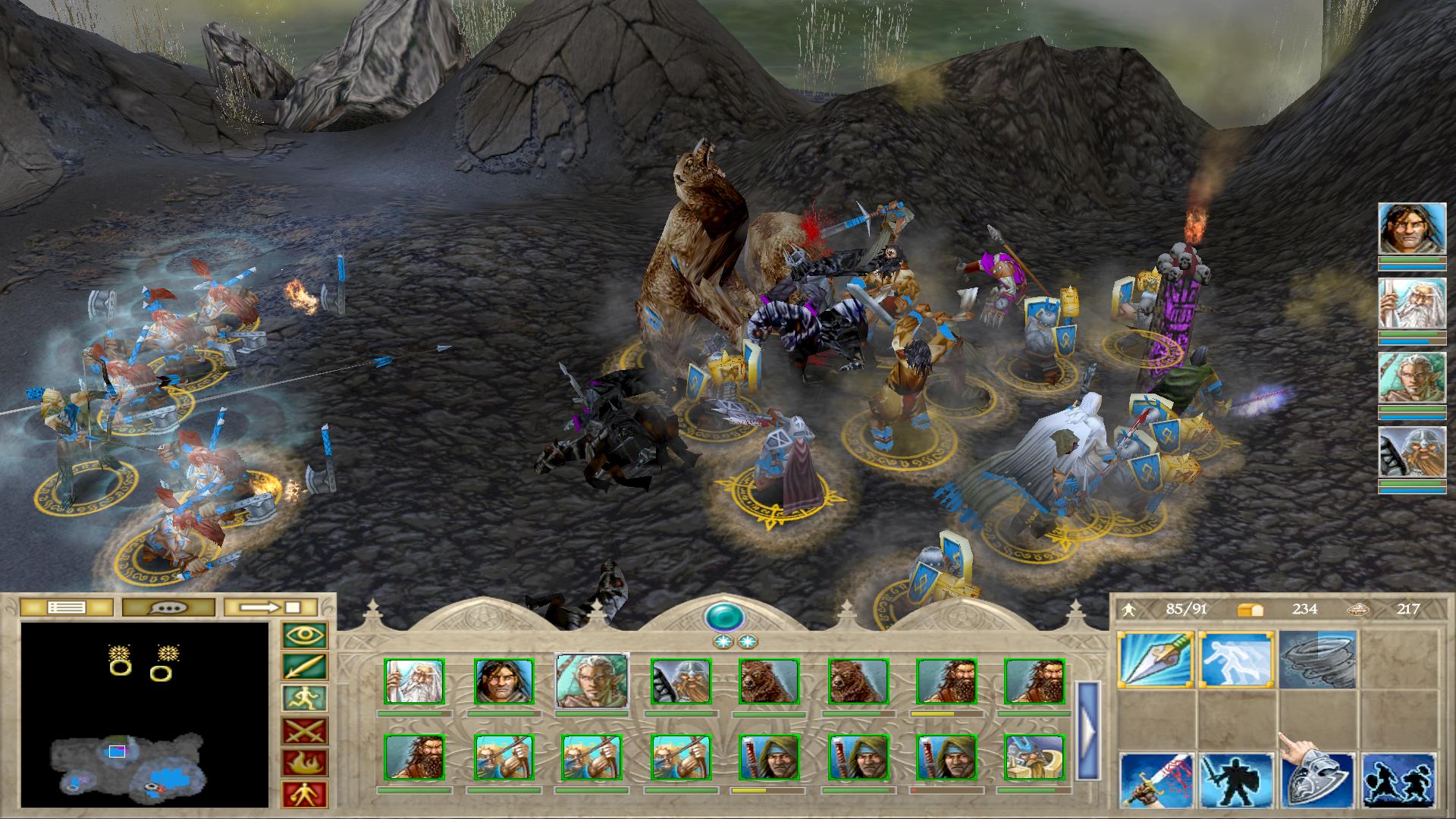The width and height of the screenshot is (1456, 819).
Task: Activate the running figure movement button
Action: pos(305,699)
